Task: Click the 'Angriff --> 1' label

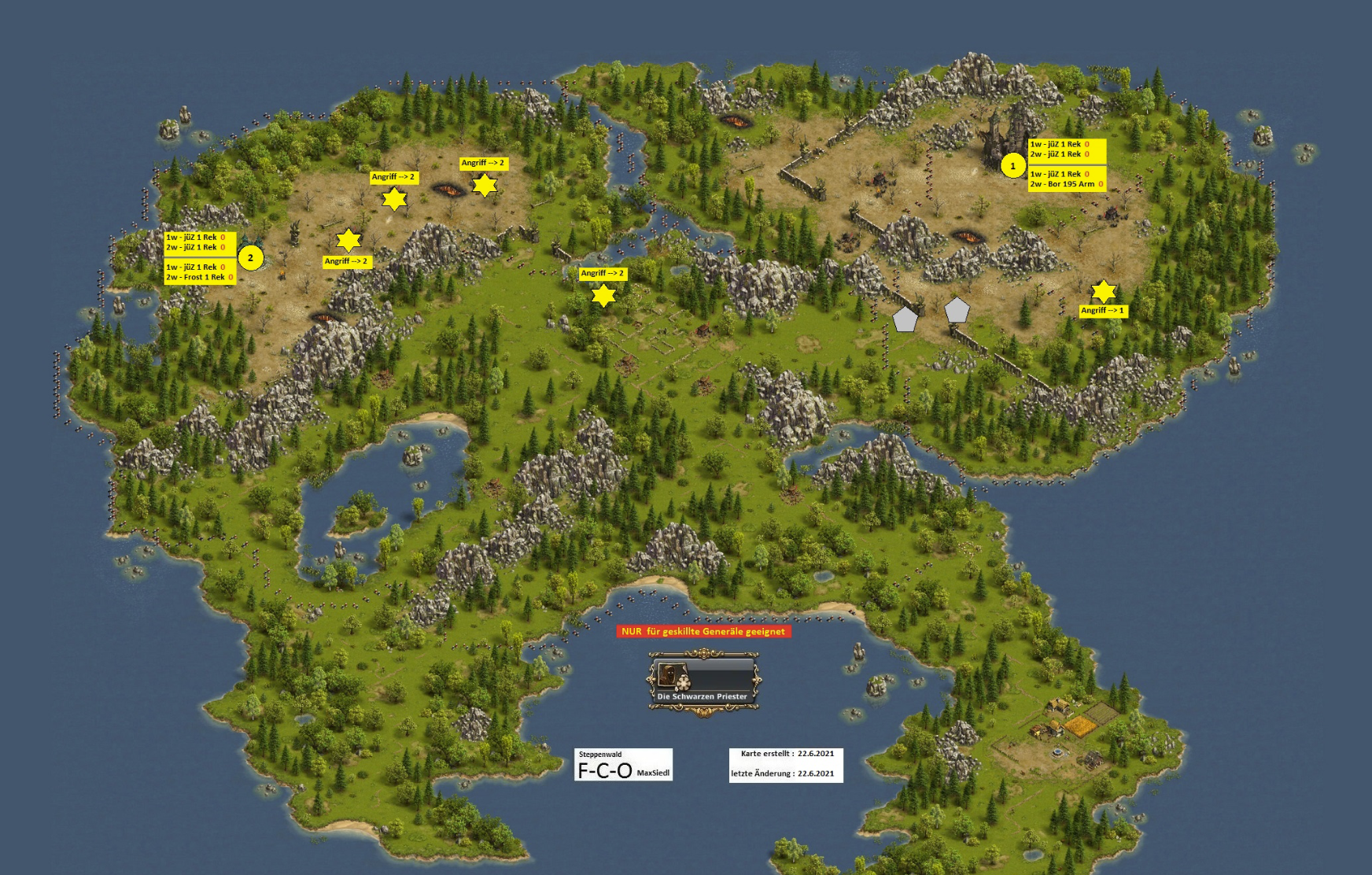Action: (x=1102, y=311)
